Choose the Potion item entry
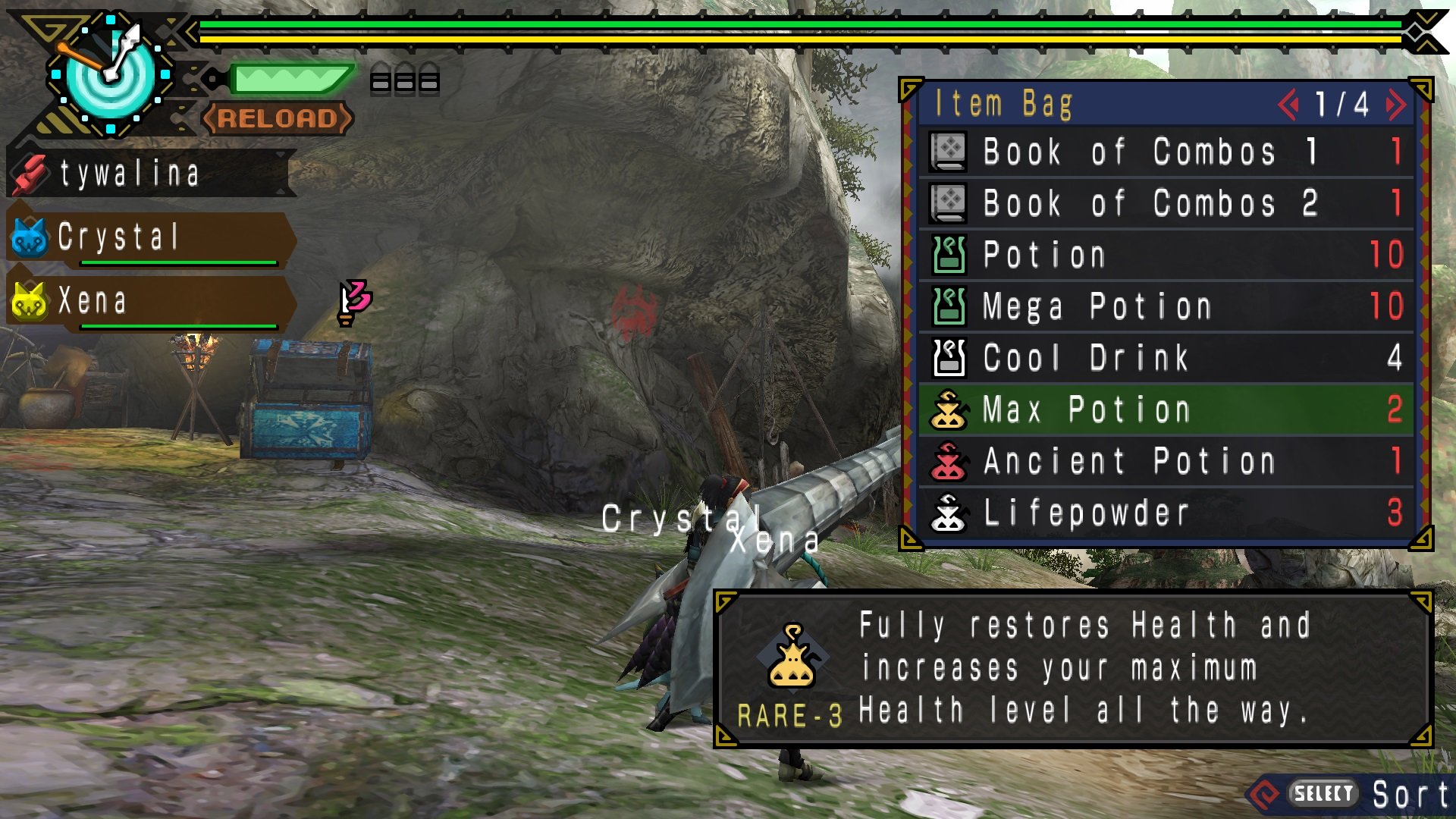Image resolution: width=1456 pixels, height=819 pixels. click(x=1166, y=255)
